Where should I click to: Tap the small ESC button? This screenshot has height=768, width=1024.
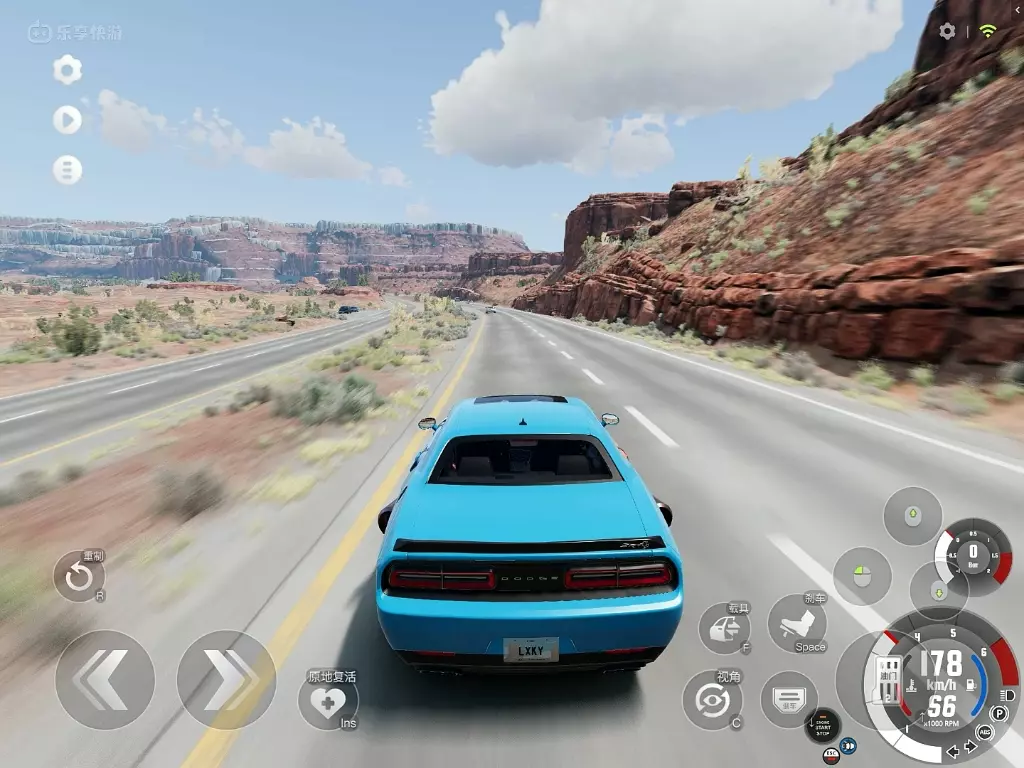[x=830, y=756]
